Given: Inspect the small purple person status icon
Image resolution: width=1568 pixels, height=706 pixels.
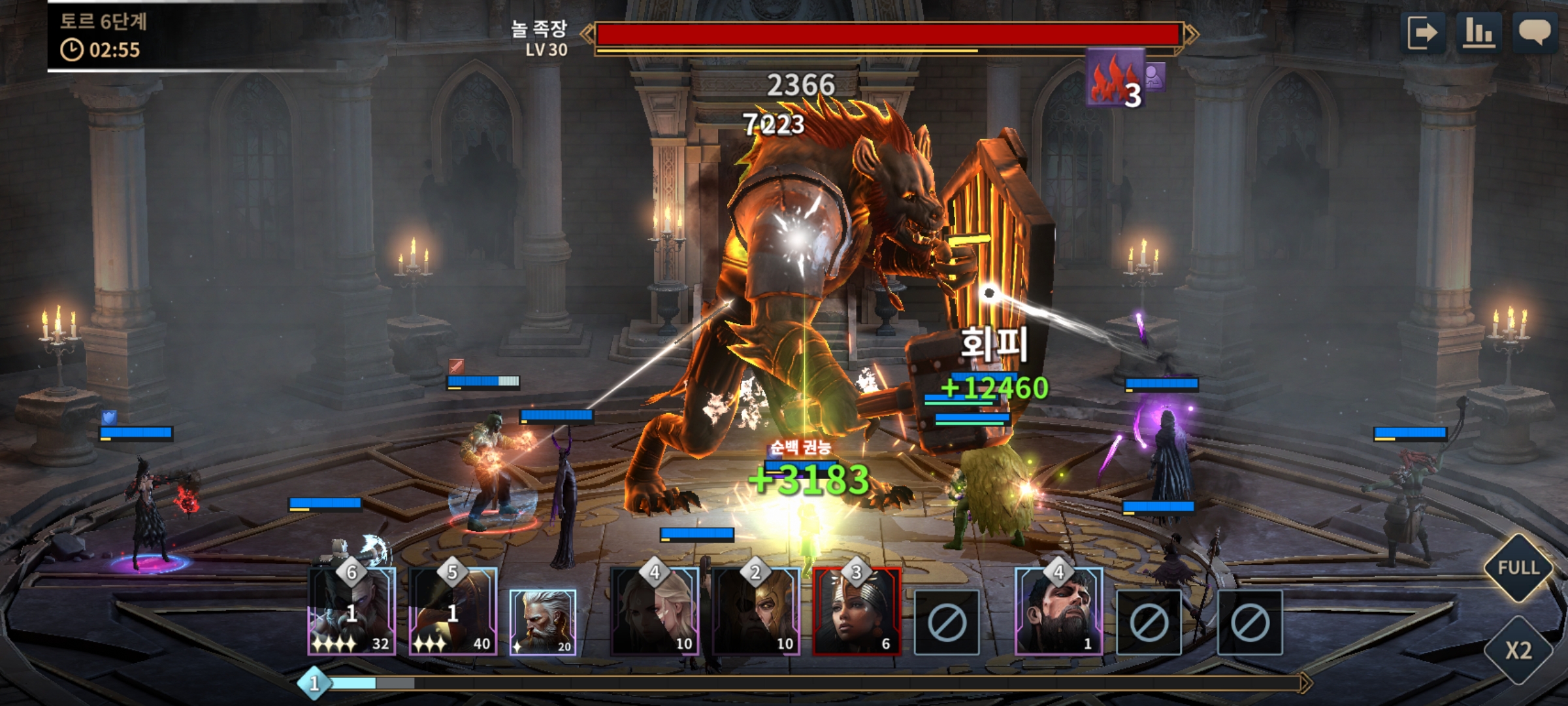Looking at the screenshot, I should click(1155, 76).
